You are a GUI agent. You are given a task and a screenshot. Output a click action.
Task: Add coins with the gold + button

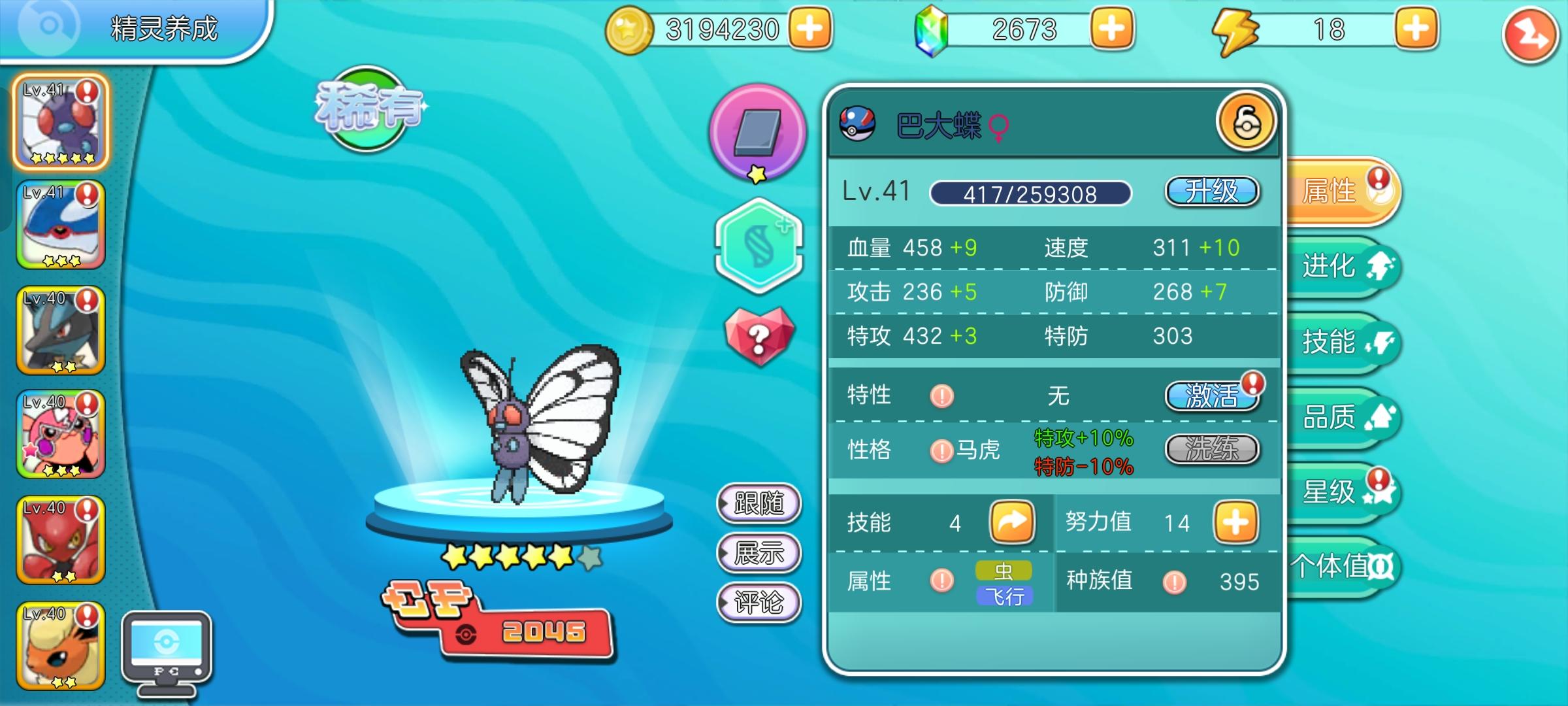pos(810,28)
